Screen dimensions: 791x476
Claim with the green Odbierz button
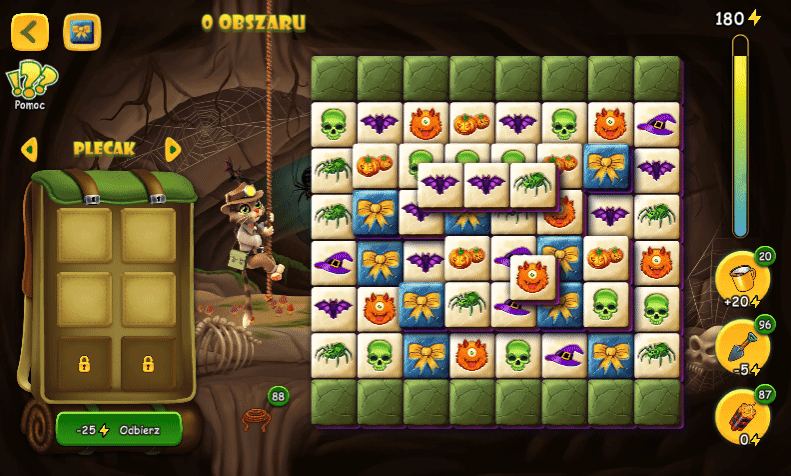119,428
